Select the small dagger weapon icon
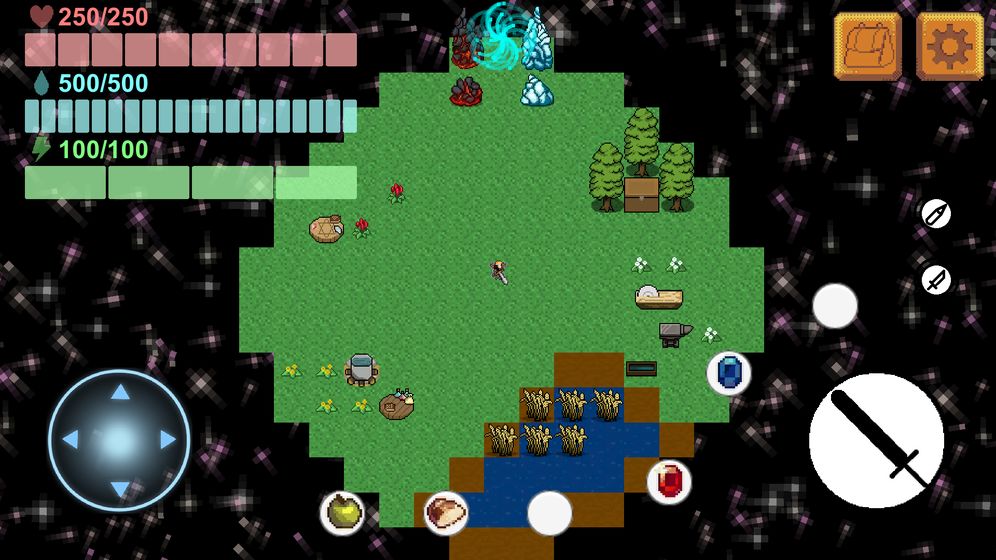 click(x=935, y=280)
